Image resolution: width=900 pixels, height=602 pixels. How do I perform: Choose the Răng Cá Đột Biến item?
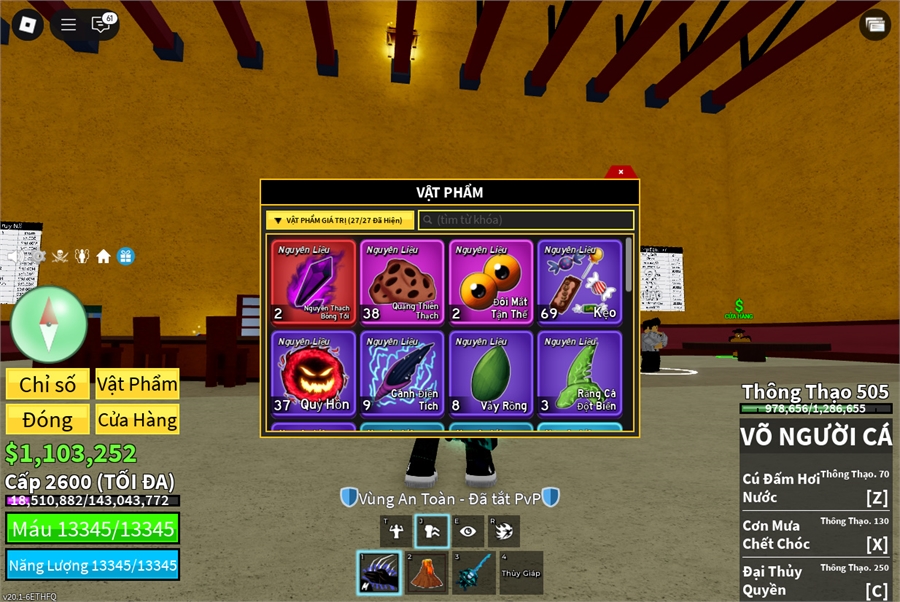(x=579, y=373)
